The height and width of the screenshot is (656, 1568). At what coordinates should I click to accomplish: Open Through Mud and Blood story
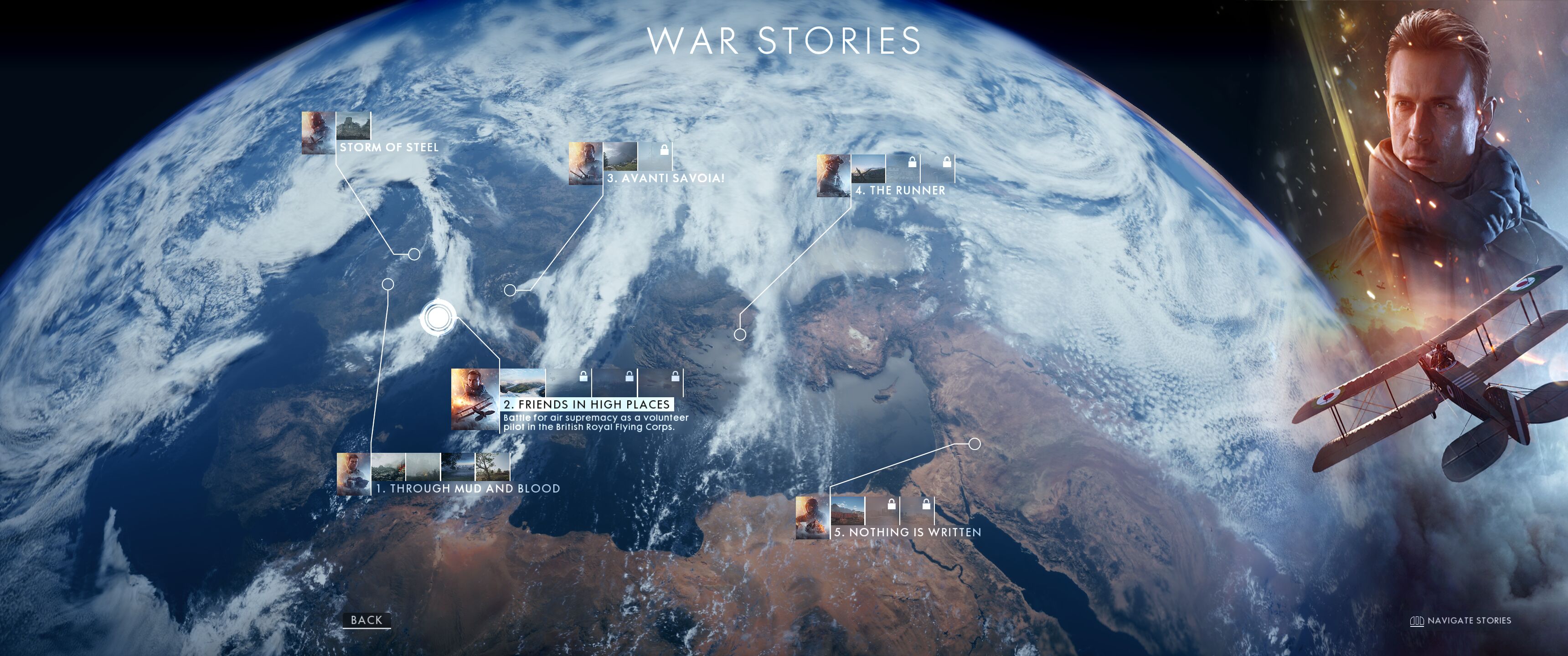click(x=468, y=489)
